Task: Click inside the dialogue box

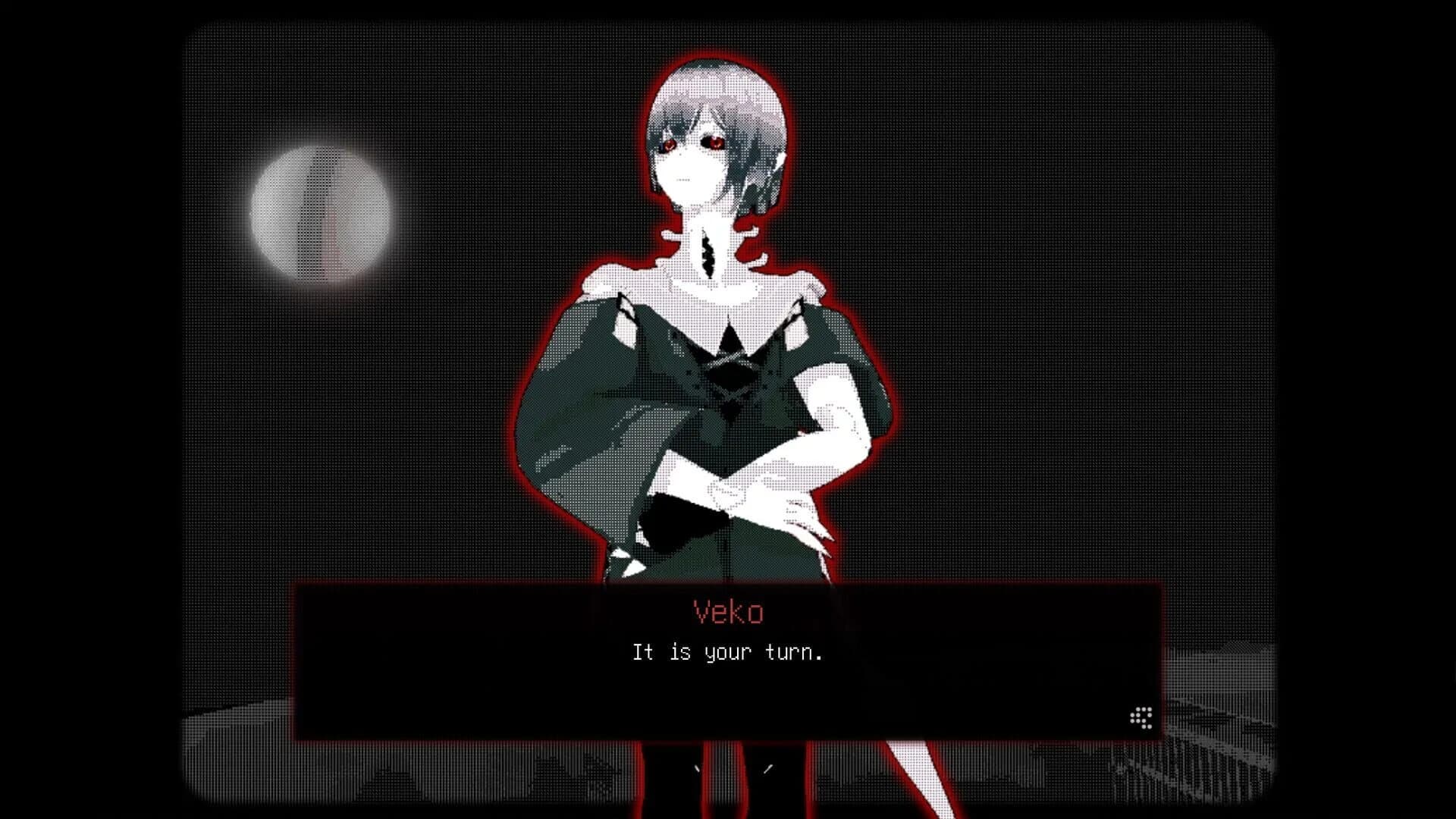Action: click(x=728, y=682)
